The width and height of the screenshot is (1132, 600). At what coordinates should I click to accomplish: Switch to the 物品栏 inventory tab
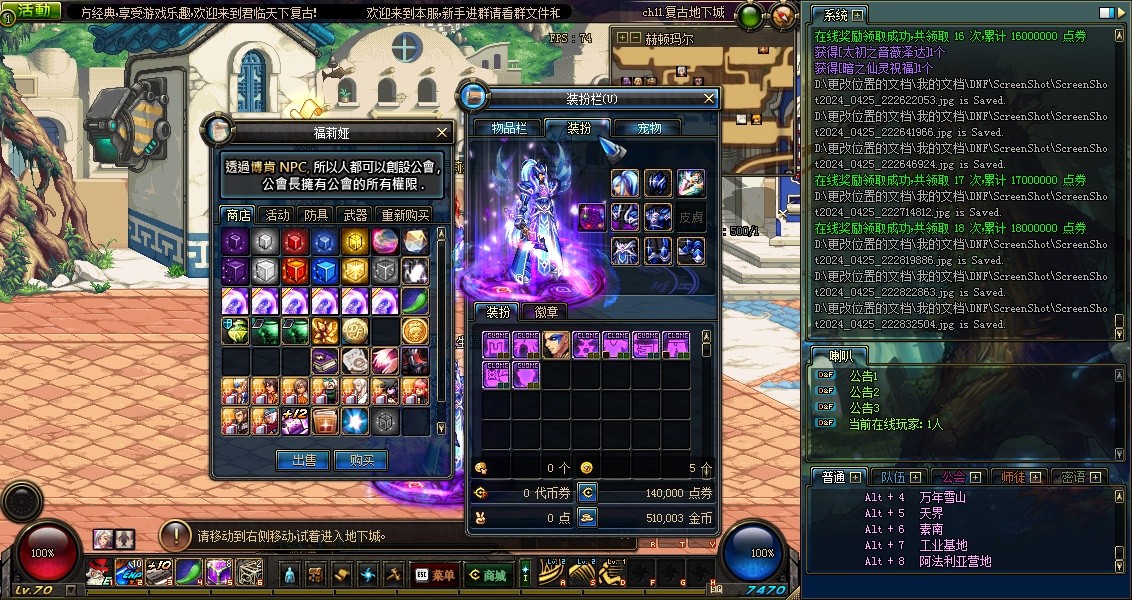point(509,128)
